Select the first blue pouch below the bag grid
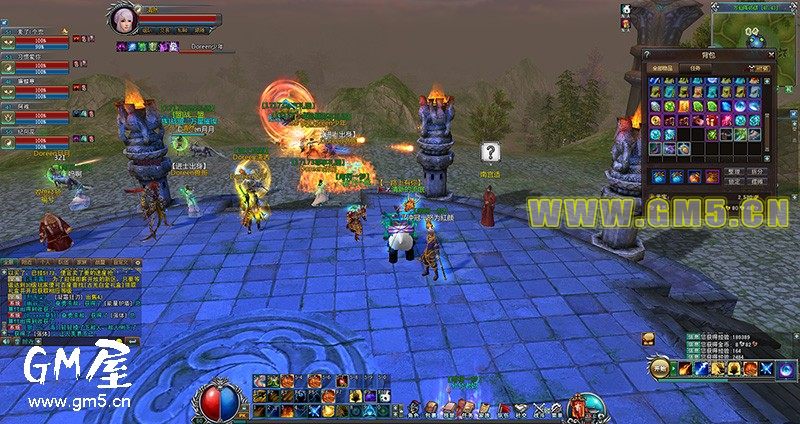The height and width of the screenshot is (424, 800). click(659, 176)
